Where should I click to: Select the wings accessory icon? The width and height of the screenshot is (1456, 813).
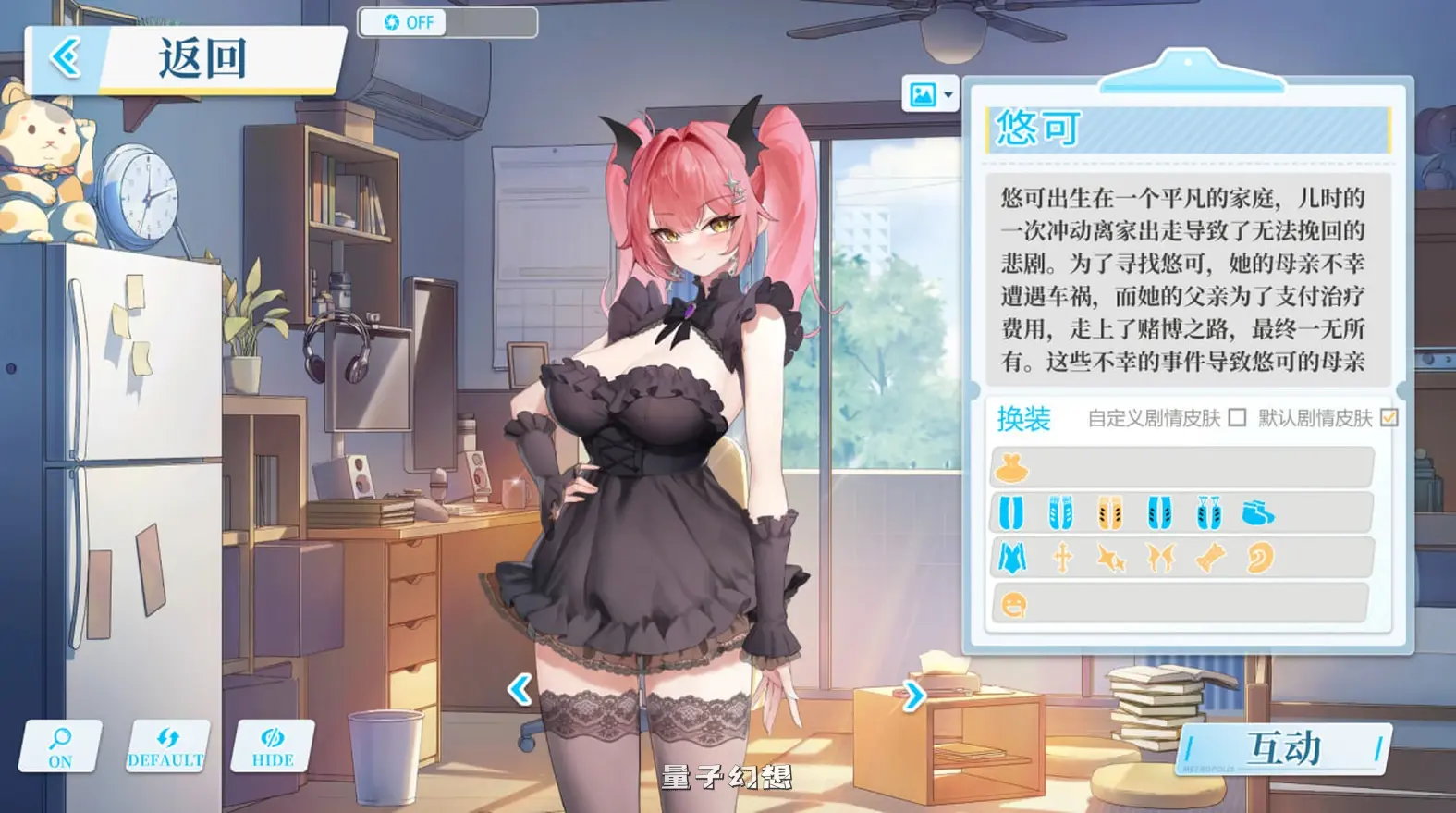(x=1159, y=558)
